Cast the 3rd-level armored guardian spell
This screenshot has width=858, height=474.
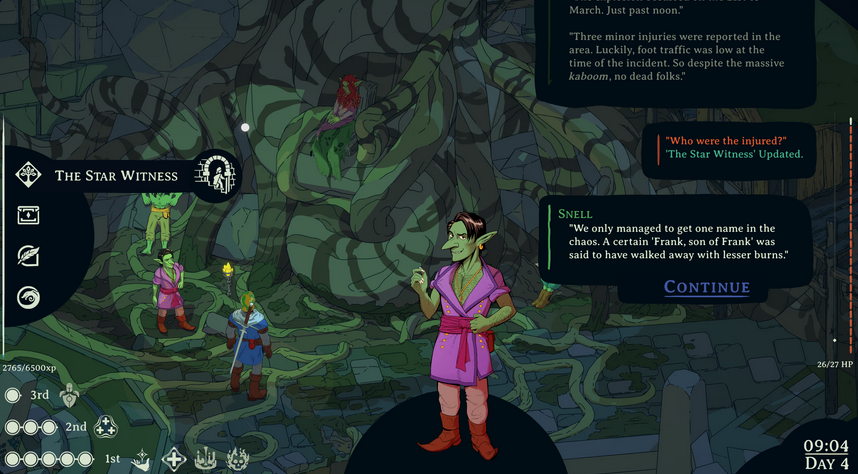click(69, 396)
